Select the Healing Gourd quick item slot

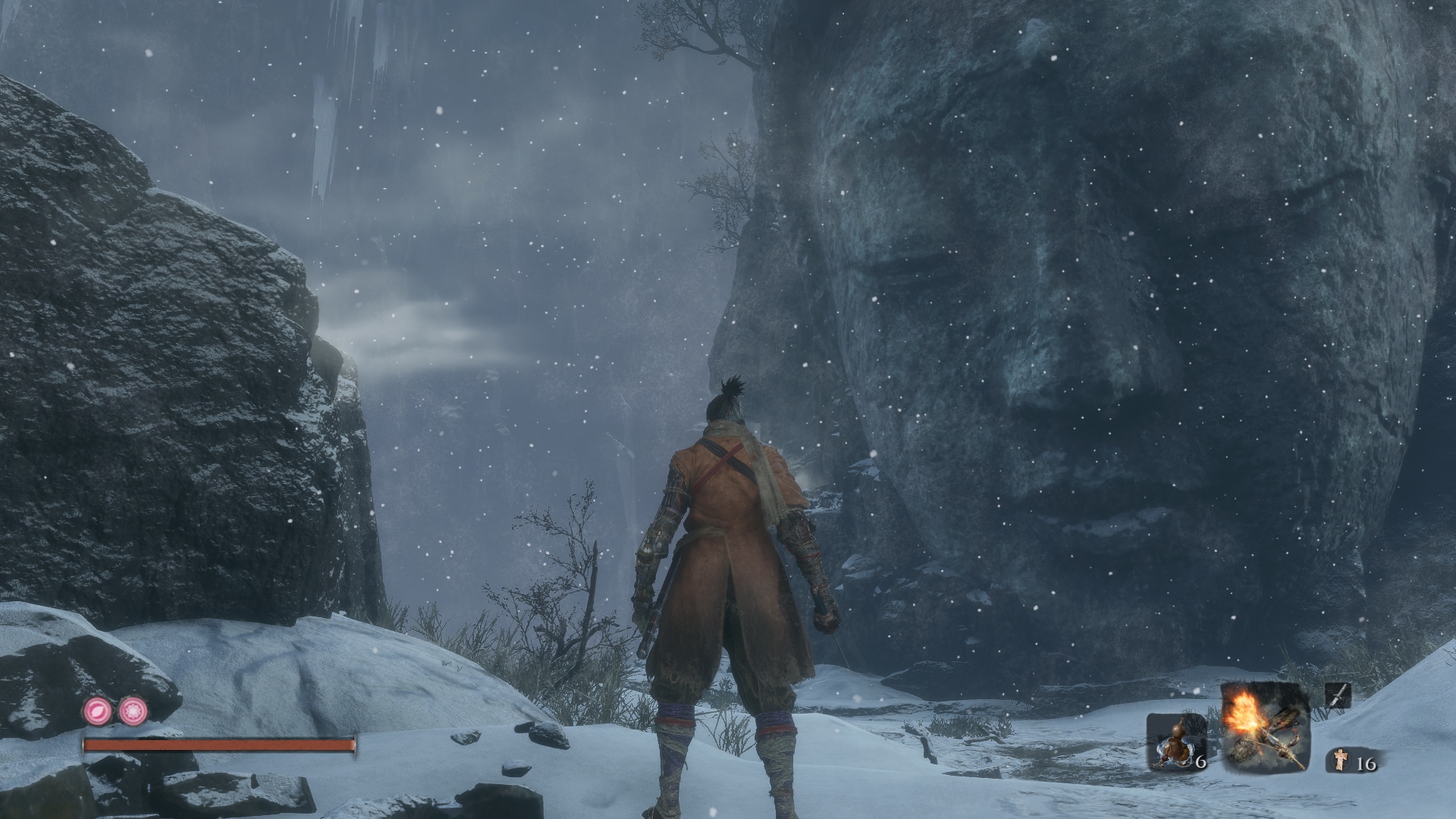pyautogui.click(x=1174, y=742)
